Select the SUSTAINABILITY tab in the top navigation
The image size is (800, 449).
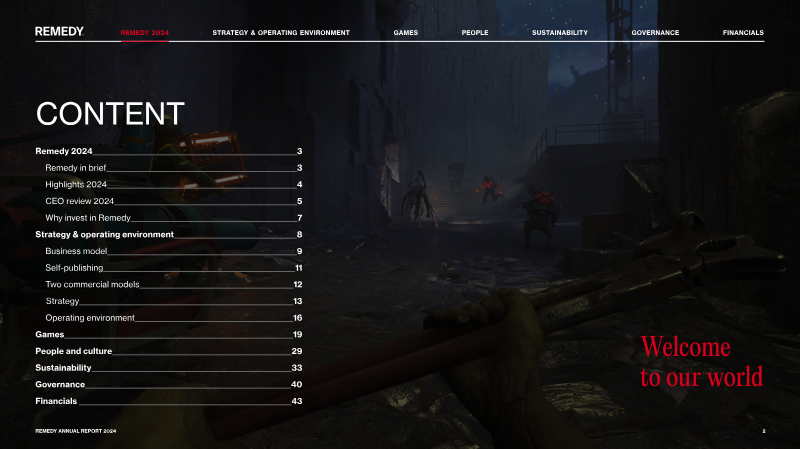pyautogui.click(x=560, y=33)
